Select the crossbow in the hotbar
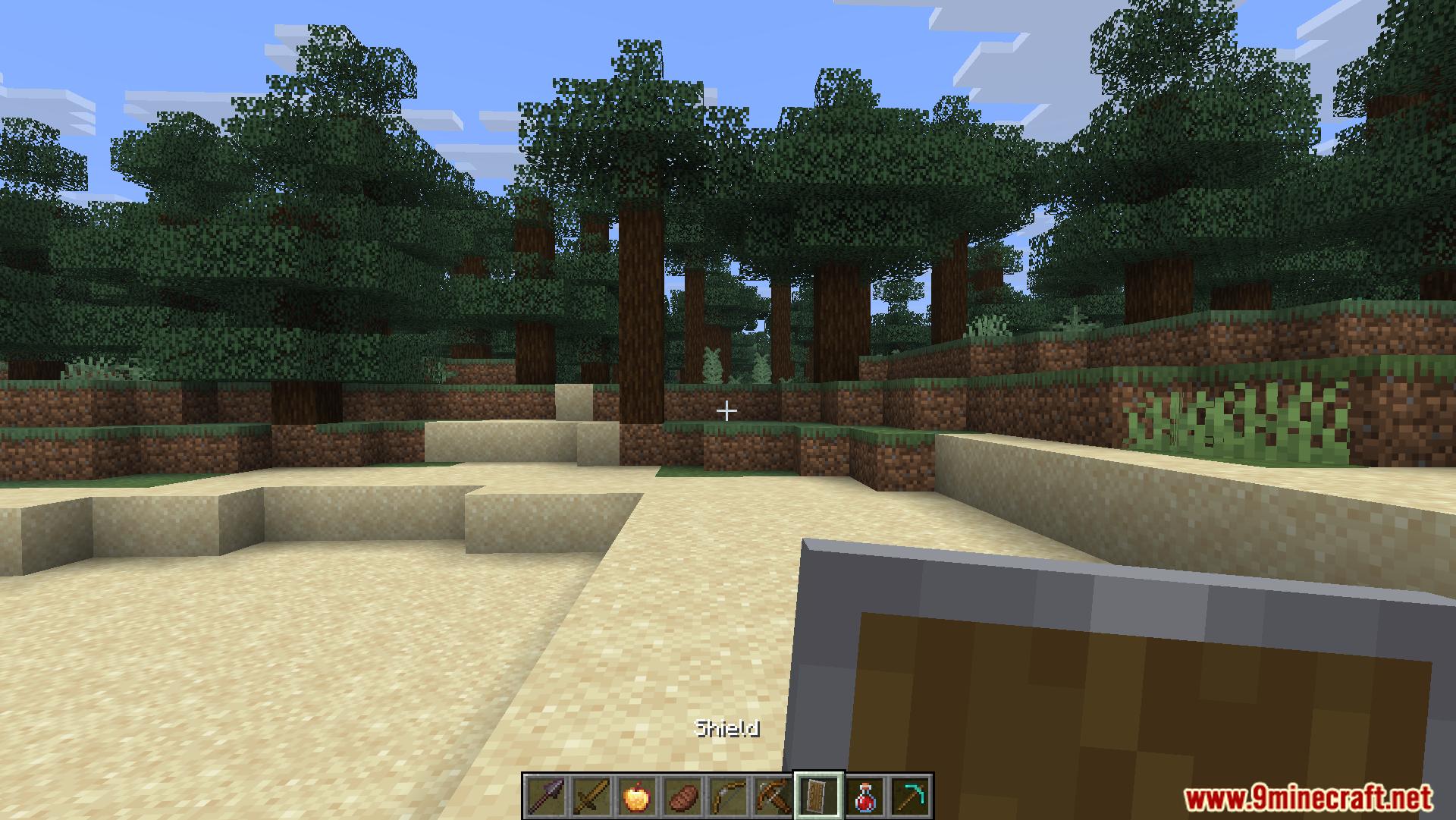Image resolution: width=1456 pixels, height=820 pixels. click(x=772, y=796)
